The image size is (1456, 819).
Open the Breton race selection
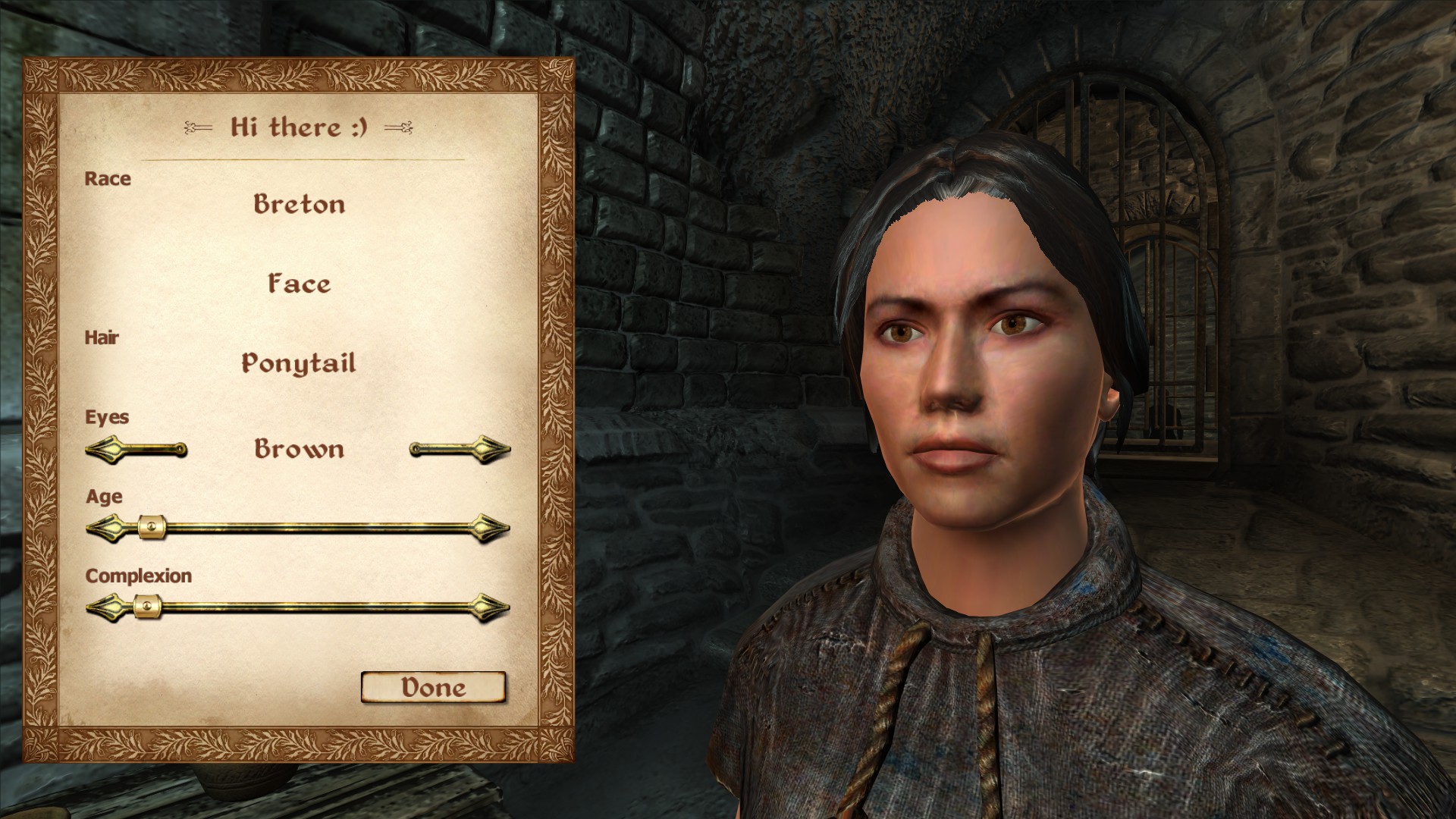point(299,204)
